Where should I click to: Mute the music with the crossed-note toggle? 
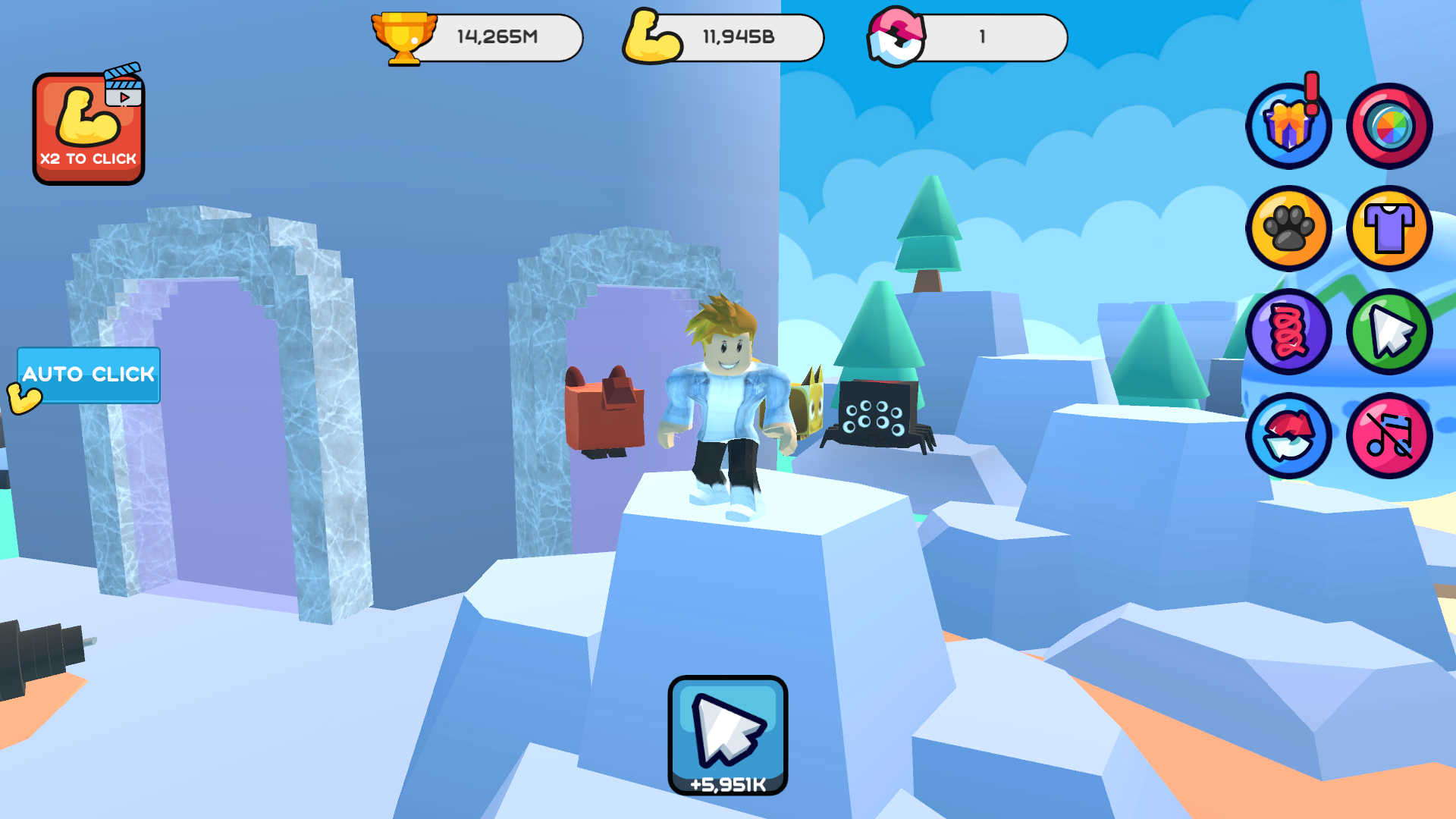(x=1389, y=433)
